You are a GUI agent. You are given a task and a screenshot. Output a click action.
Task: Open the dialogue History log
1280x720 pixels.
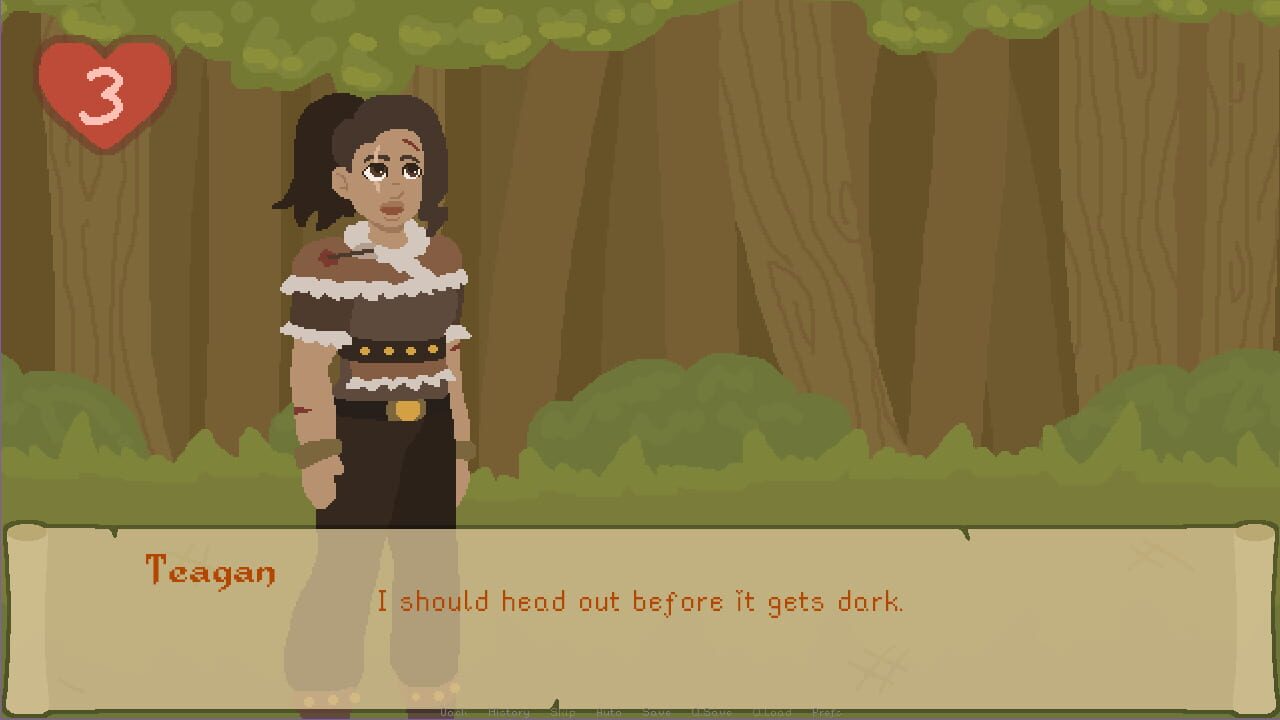coord(508,714)
